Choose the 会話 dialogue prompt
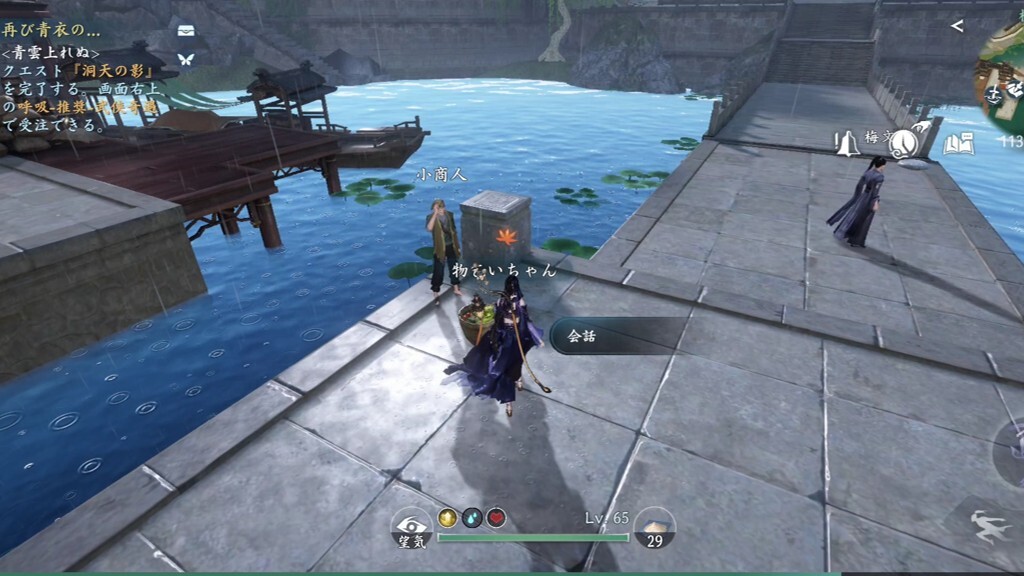This screenshot has width=1024, height=576. (615, 336)
